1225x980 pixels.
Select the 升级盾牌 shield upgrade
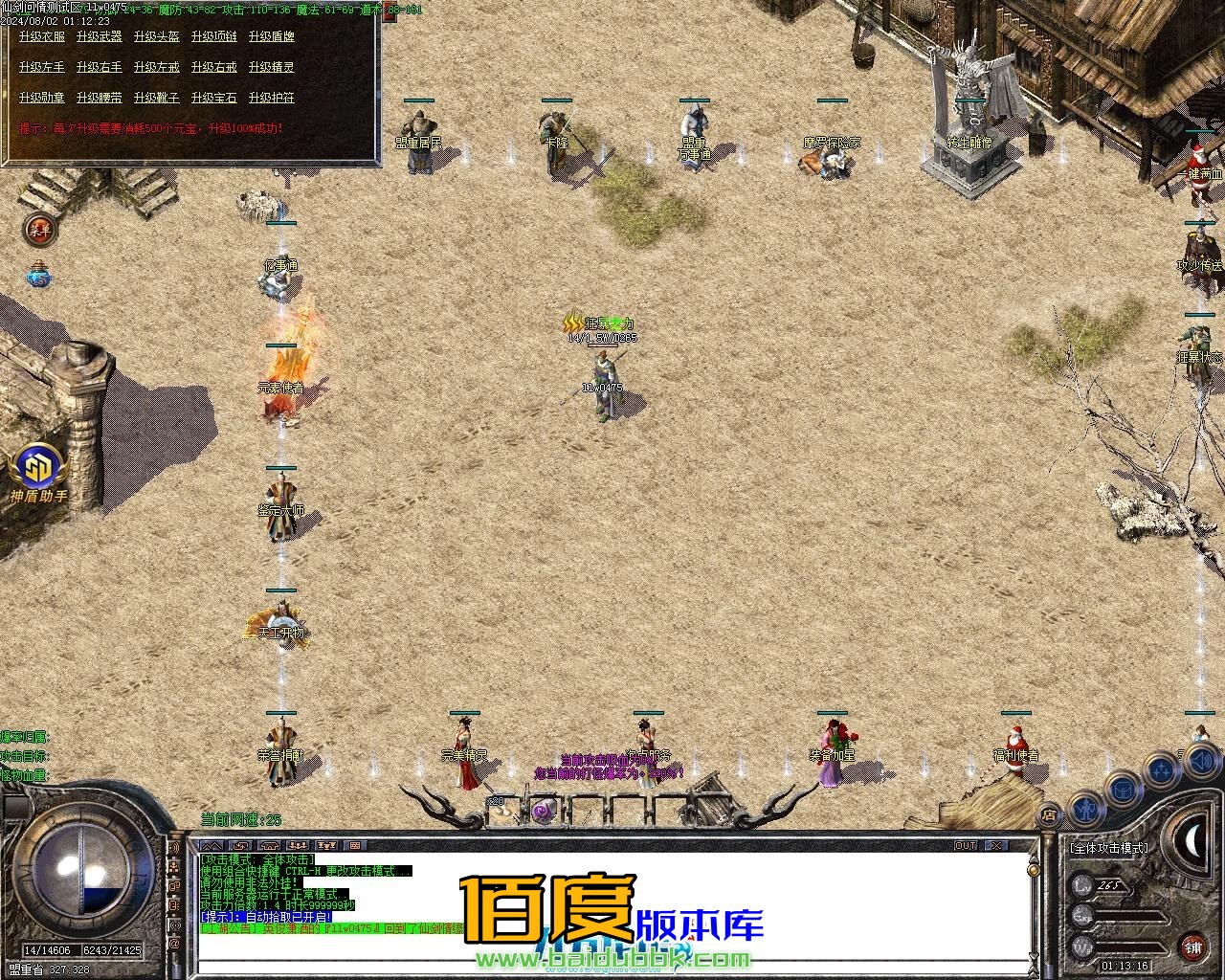(272, 36)
